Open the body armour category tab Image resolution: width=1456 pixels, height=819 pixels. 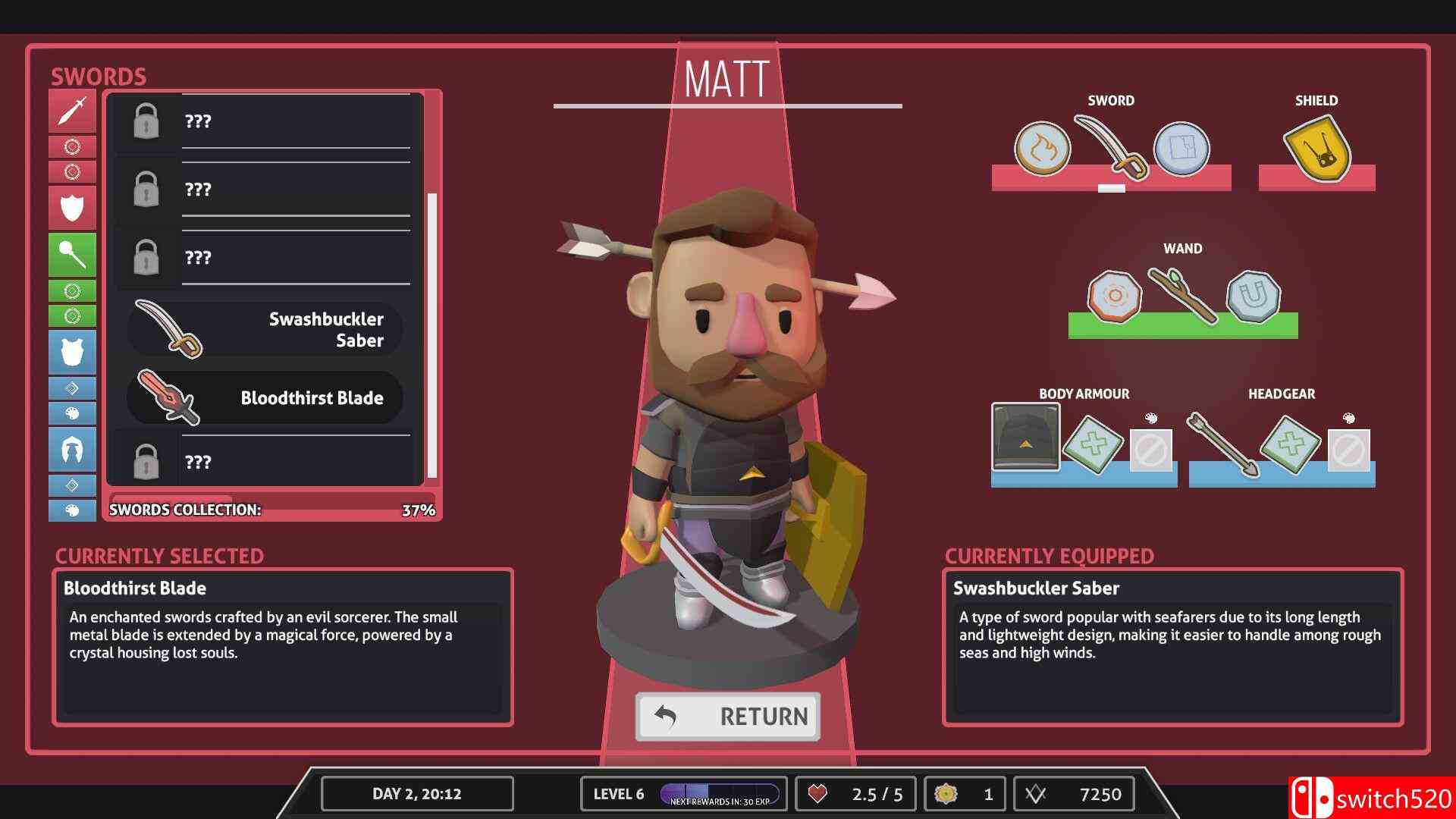(72, 352)
